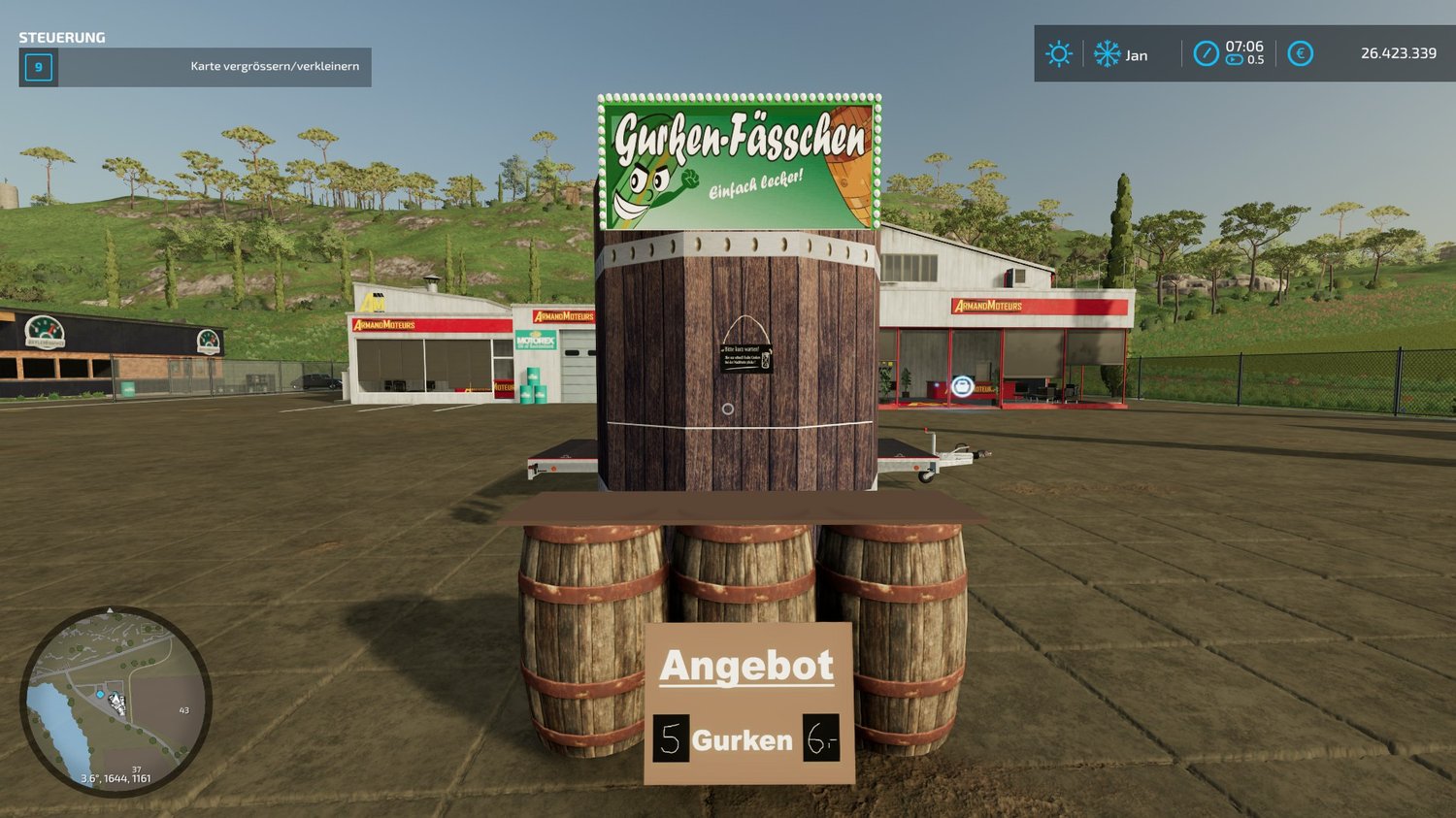Click the clock icon beside the time
The width and height of the screenshot is (1456, 818).
pyautogui.click(x=1206, y=53)
